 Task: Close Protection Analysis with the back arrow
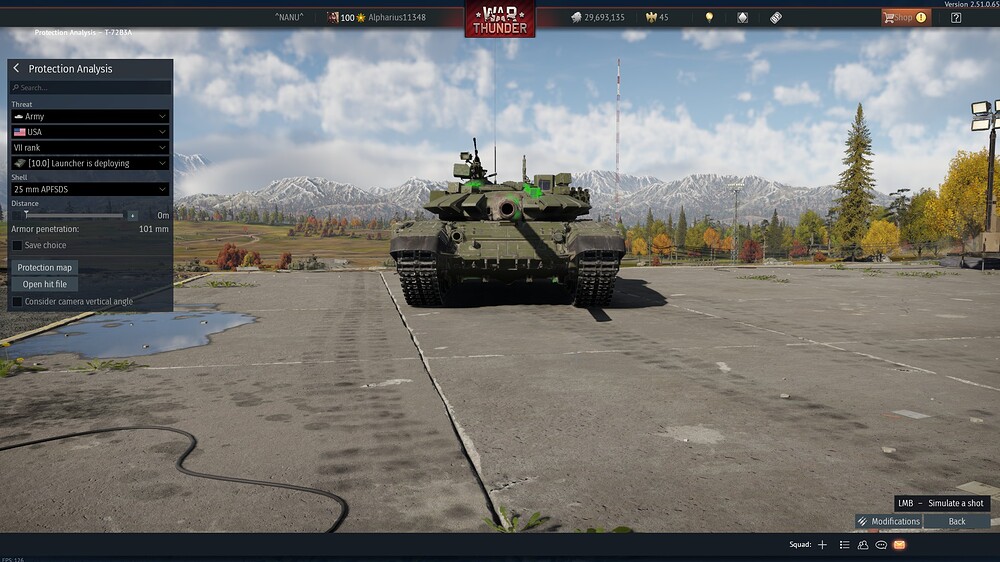[x=17, y=68]
